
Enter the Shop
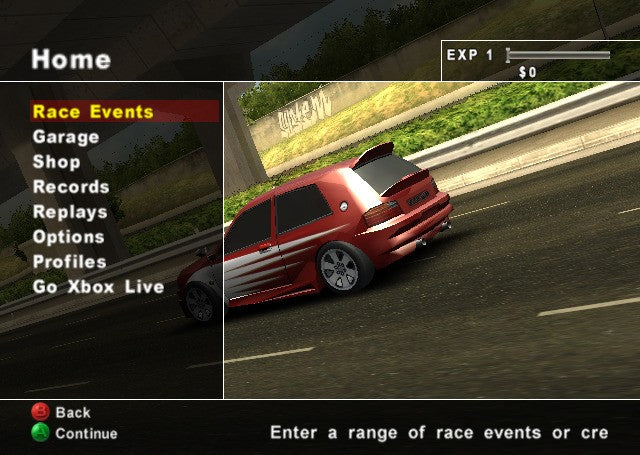pyautogui.click(x=57, y=162)
